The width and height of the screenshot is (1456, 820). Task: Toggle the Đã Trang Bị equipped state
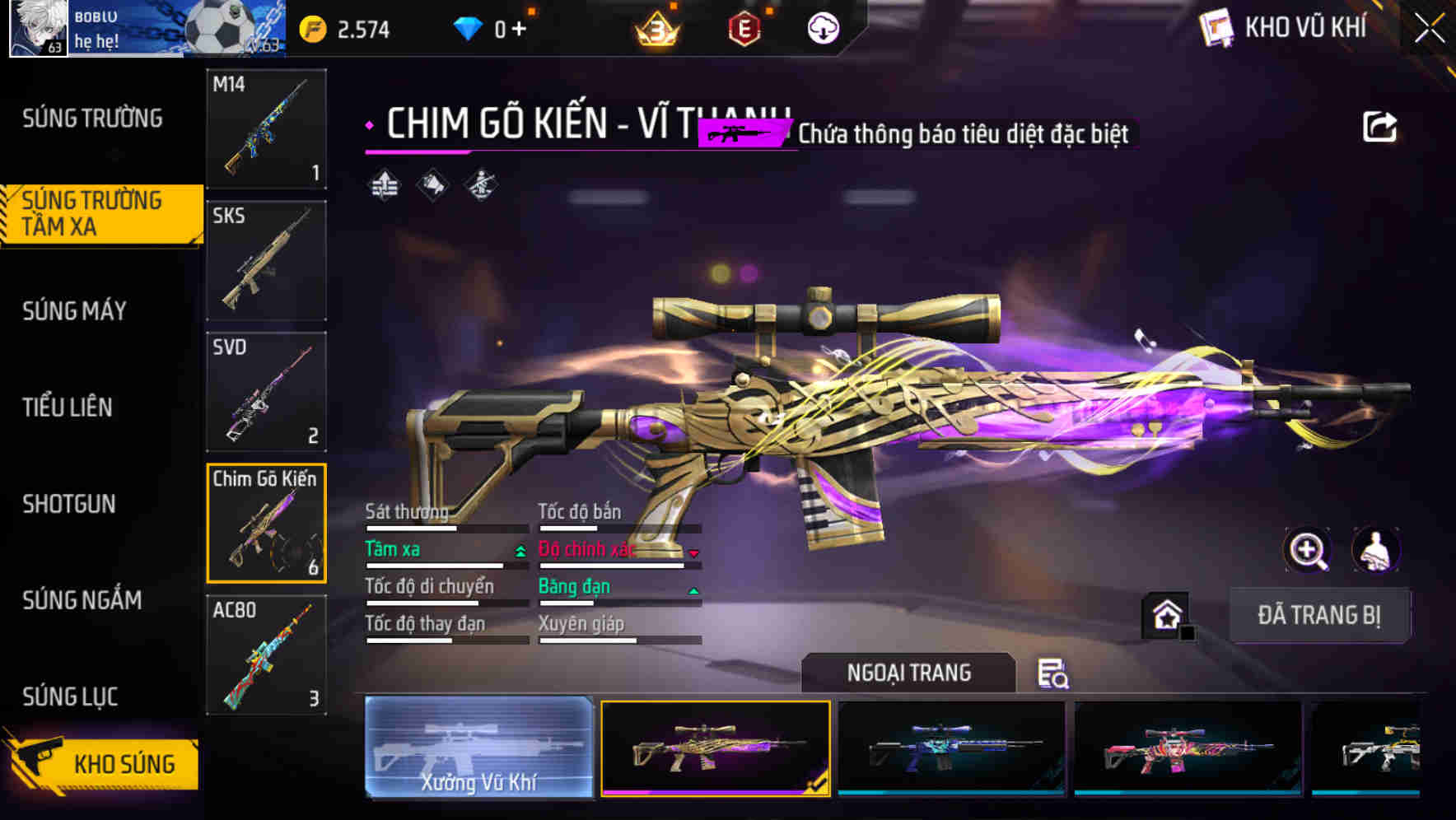[x=1319, y=615]
